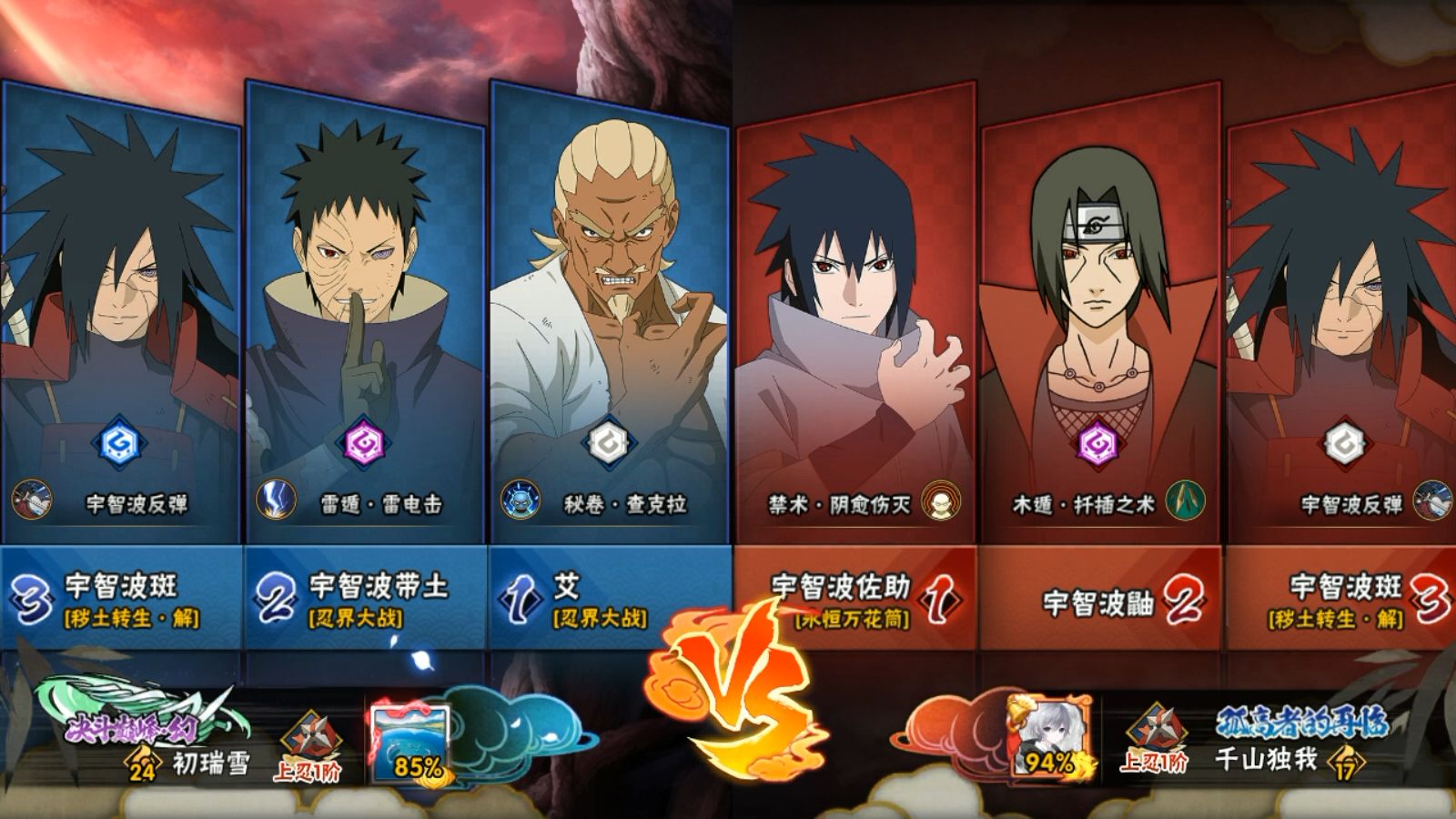Tap the purple summon badge on 宇智波带土
The height and width of the screenshot is (819, 1456).
click(x=363, y=445)
